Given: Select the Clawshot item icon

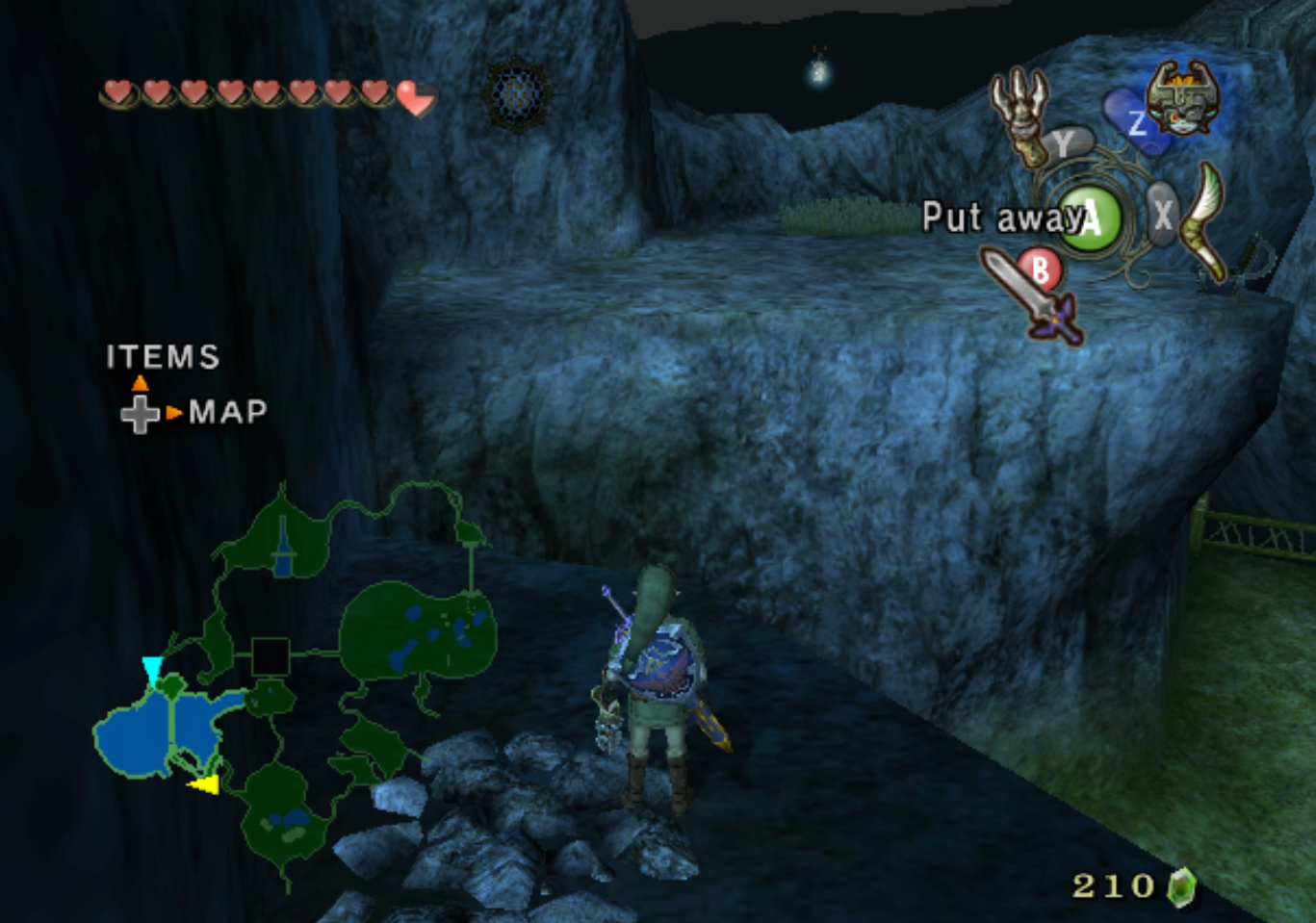Looking at the screenshot, I should tap(1020, 113).
